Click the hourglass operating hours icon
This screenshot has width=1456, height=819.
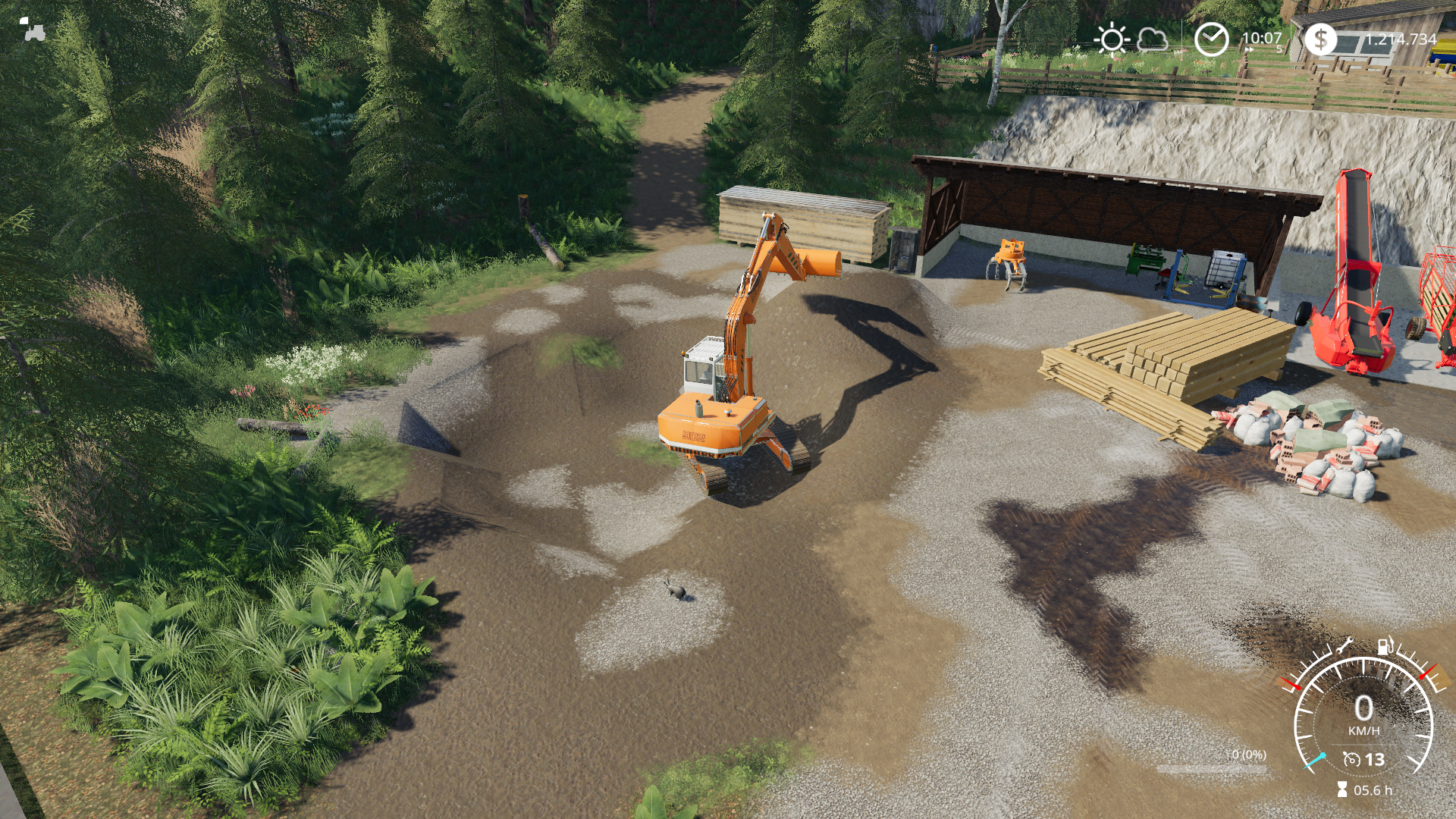point(1341,790)
